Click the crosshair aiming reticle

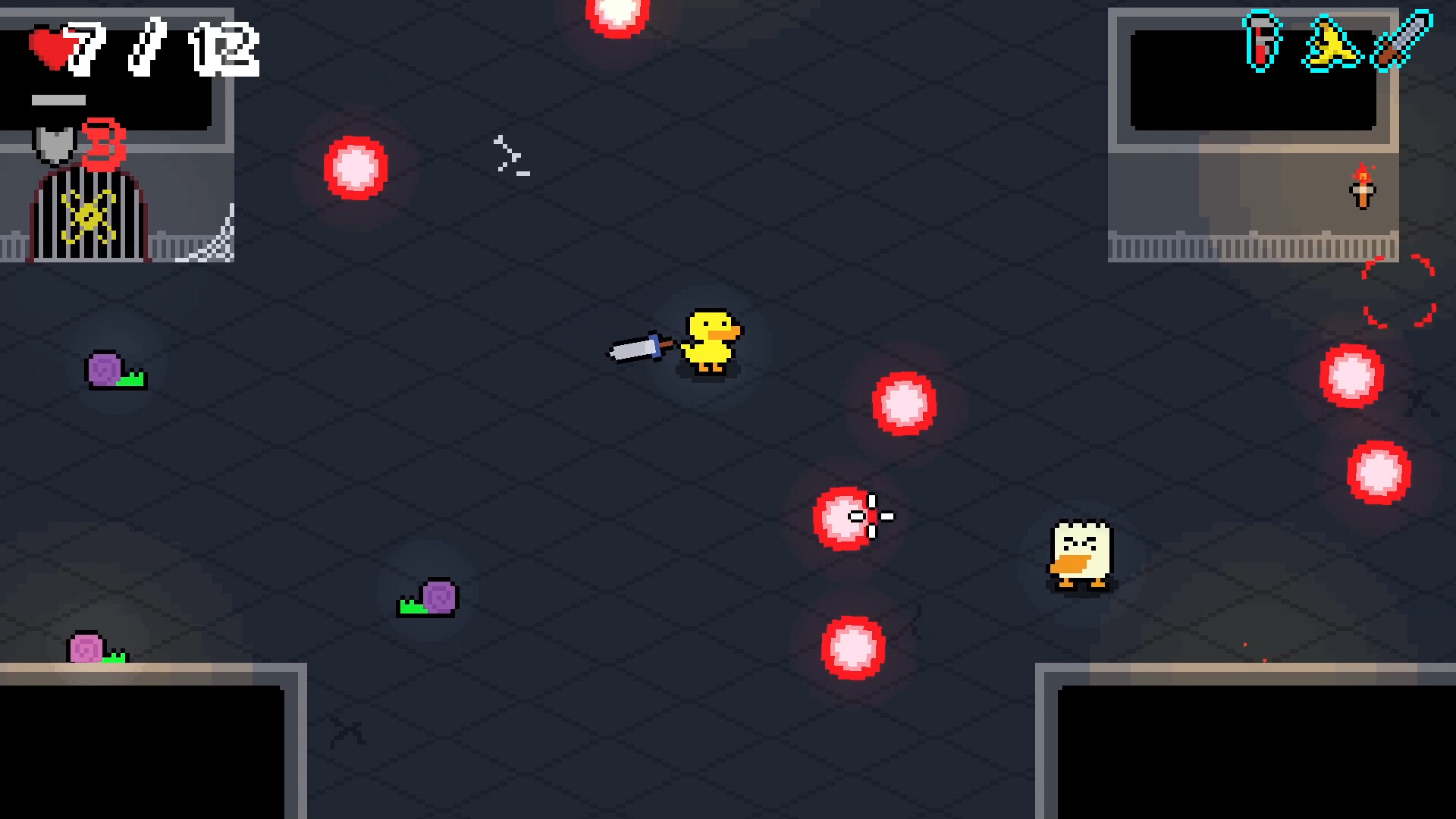[872, 517]
